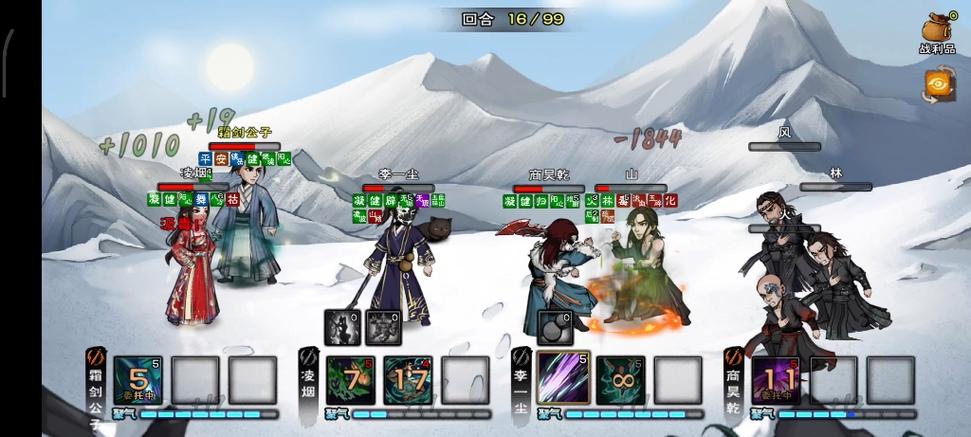The width and height of the screenshot is (971, 437).
Task: Select 凌烟's skill showing cooldown 17
Action: click(408, 380)
